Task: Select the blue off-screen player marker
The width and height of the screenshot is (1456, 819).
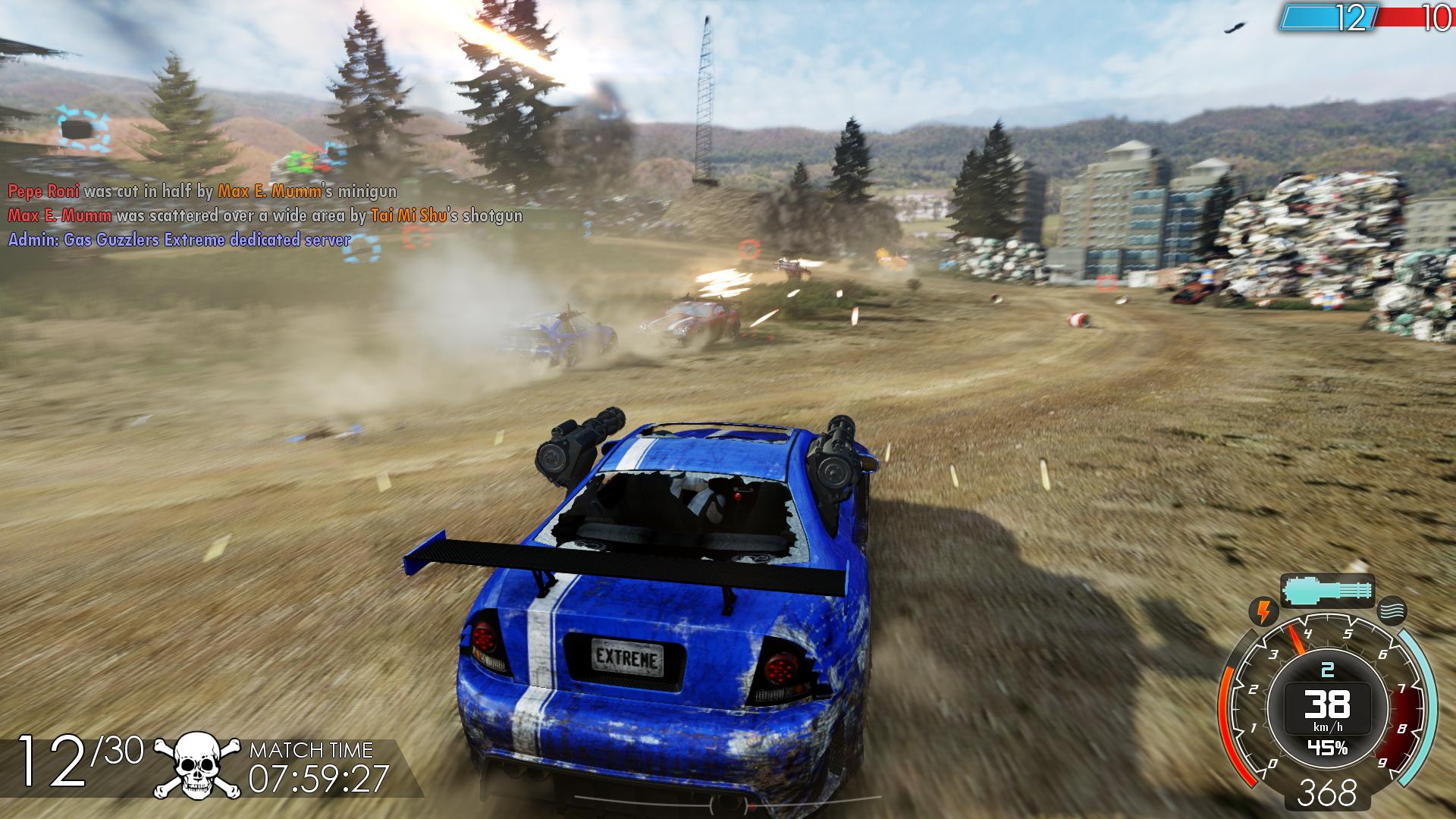Action: coord(80,130)
